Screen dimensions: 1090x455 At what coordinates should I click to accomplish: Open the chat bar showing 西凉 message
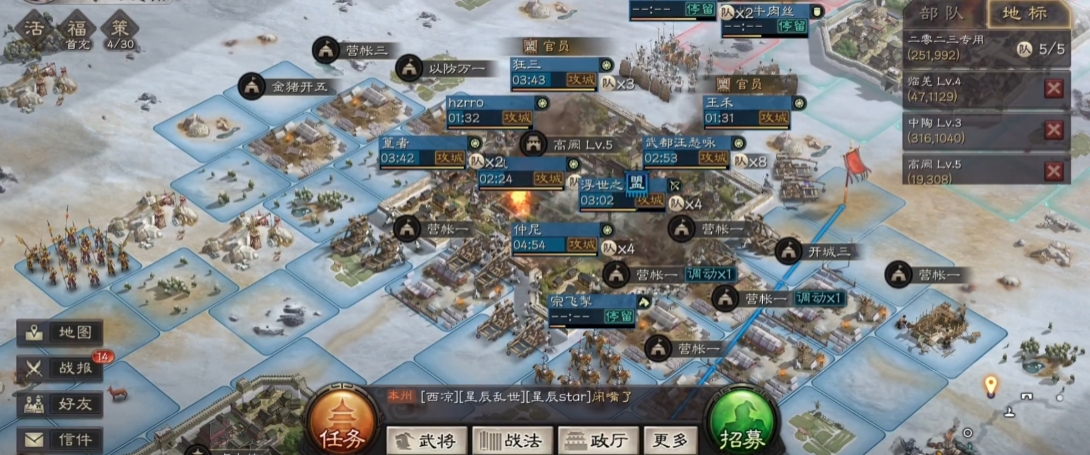[540, 396]
